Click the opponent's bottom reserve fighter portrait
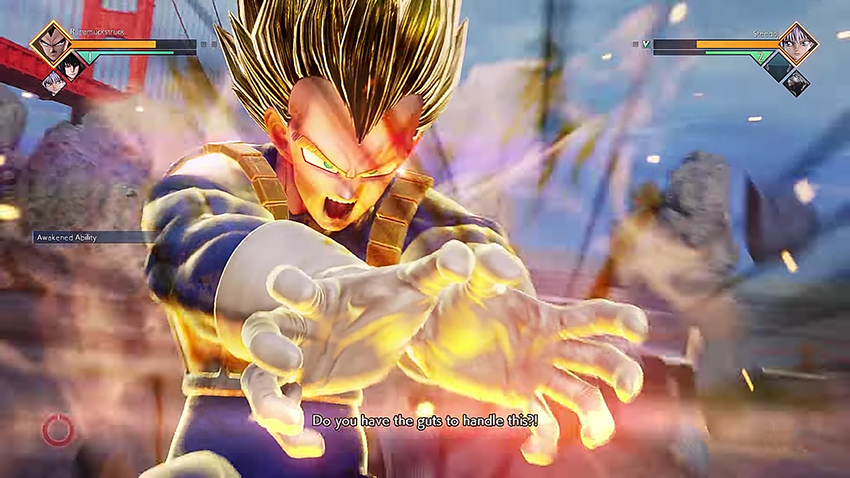850x478 pixels. point(796,83)
